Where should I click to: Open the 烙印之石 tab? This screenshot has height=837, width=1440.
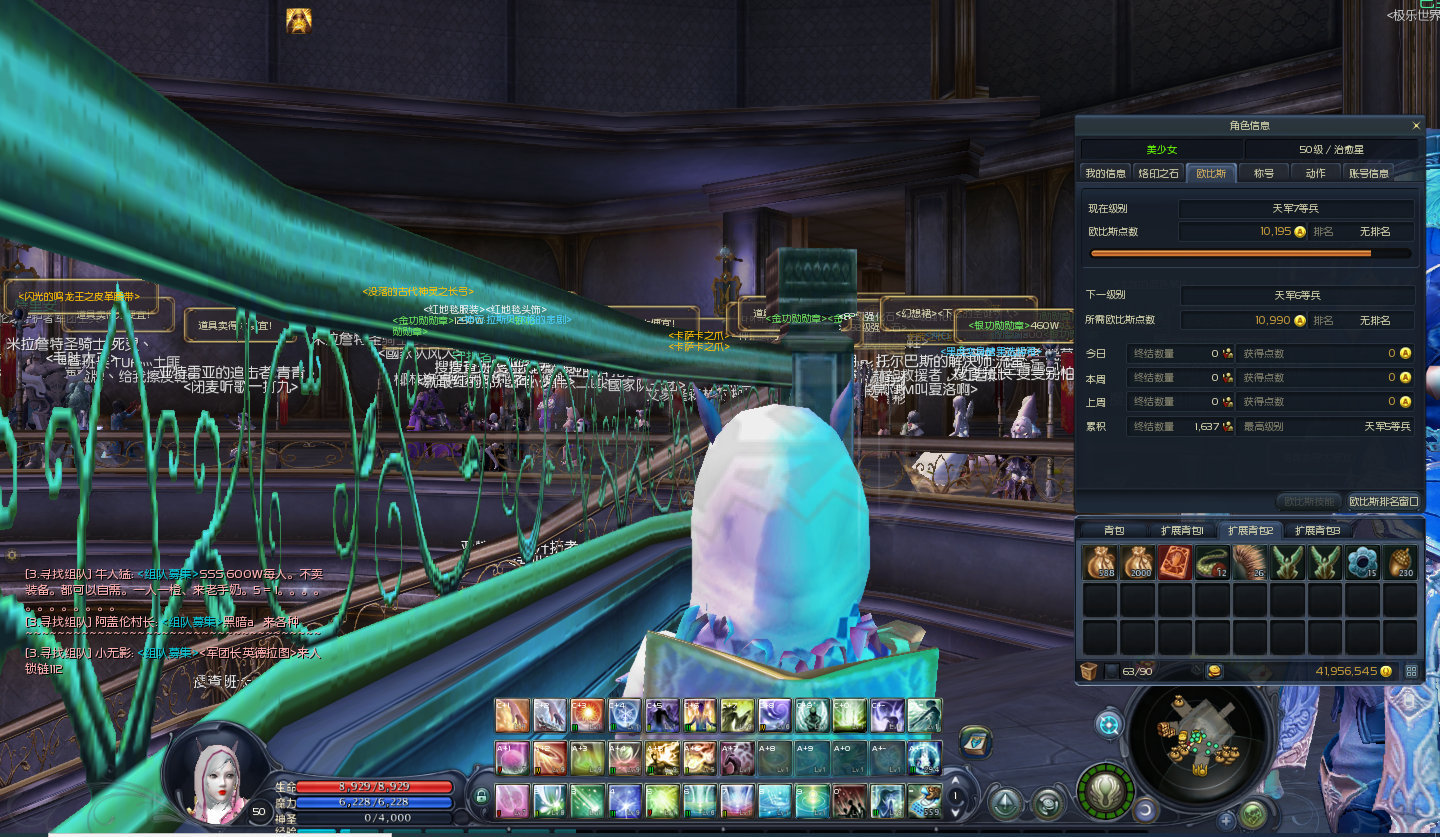(1159, 173)
